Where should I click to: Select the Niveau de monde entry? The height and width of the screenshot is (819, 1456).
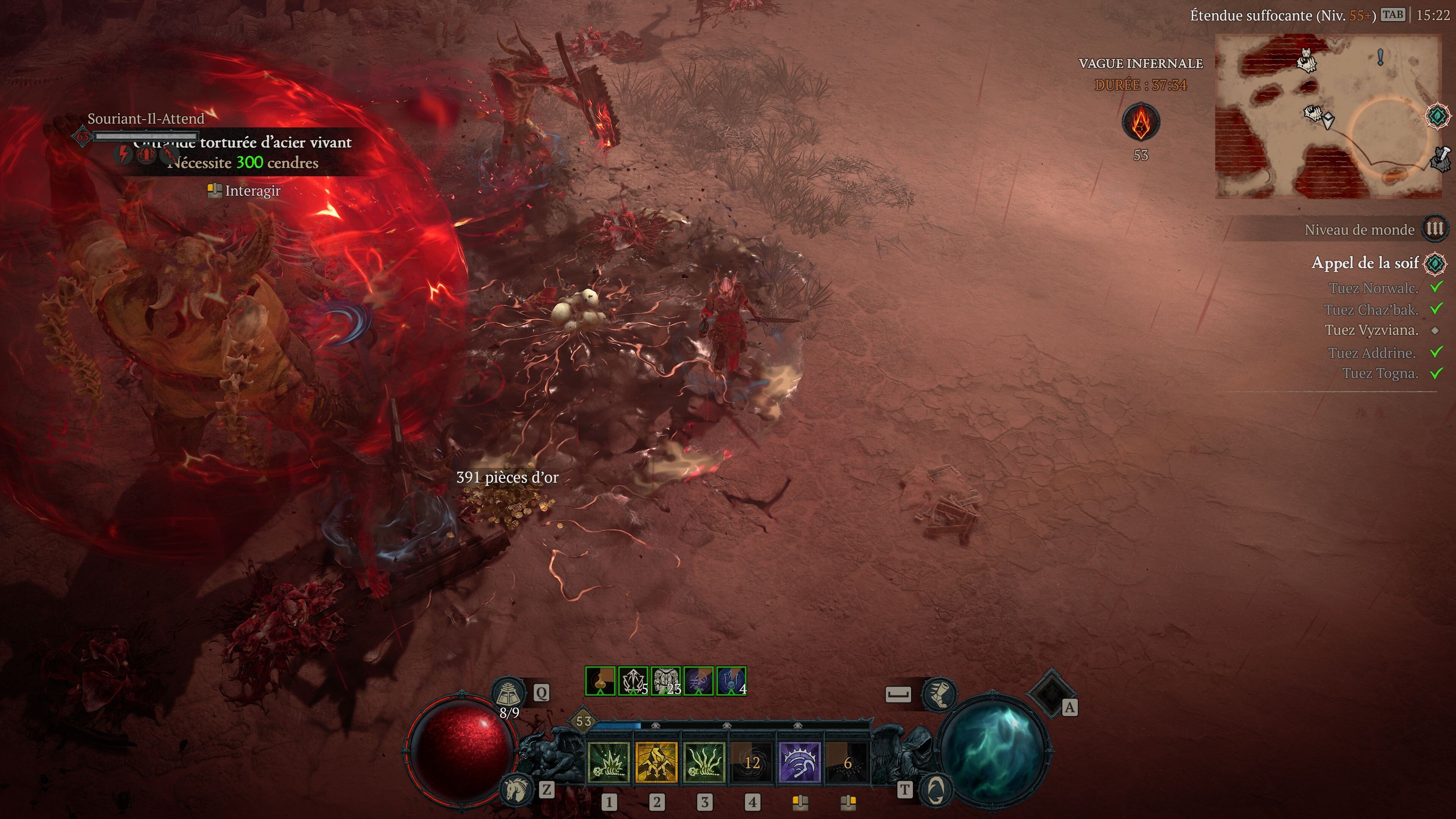point(1360,229)
